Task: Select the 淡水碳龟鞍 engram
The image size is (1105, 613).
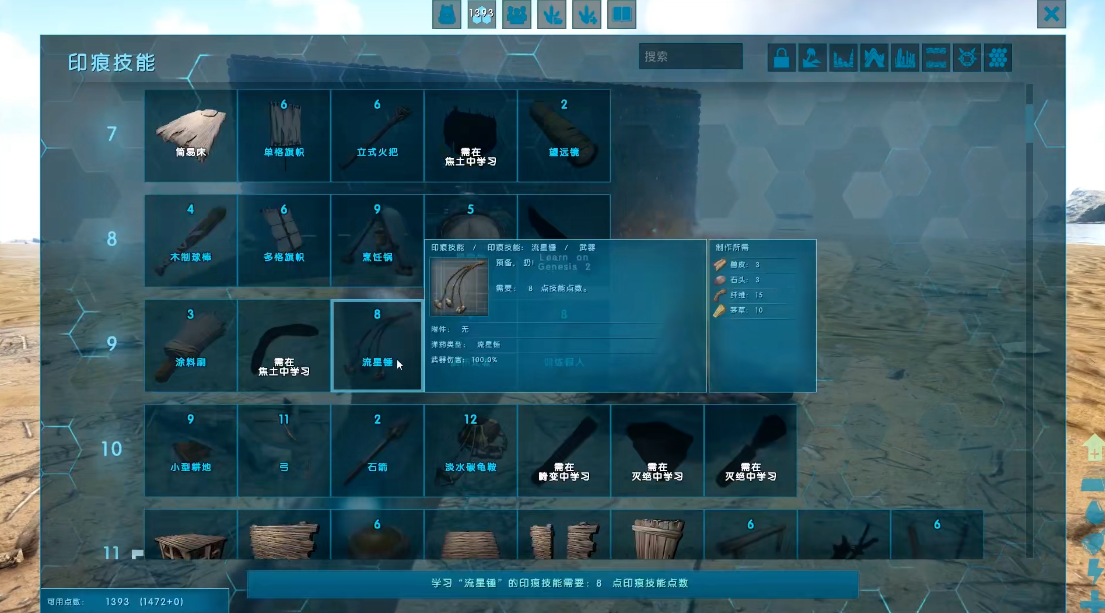Action: coord(470,450)
